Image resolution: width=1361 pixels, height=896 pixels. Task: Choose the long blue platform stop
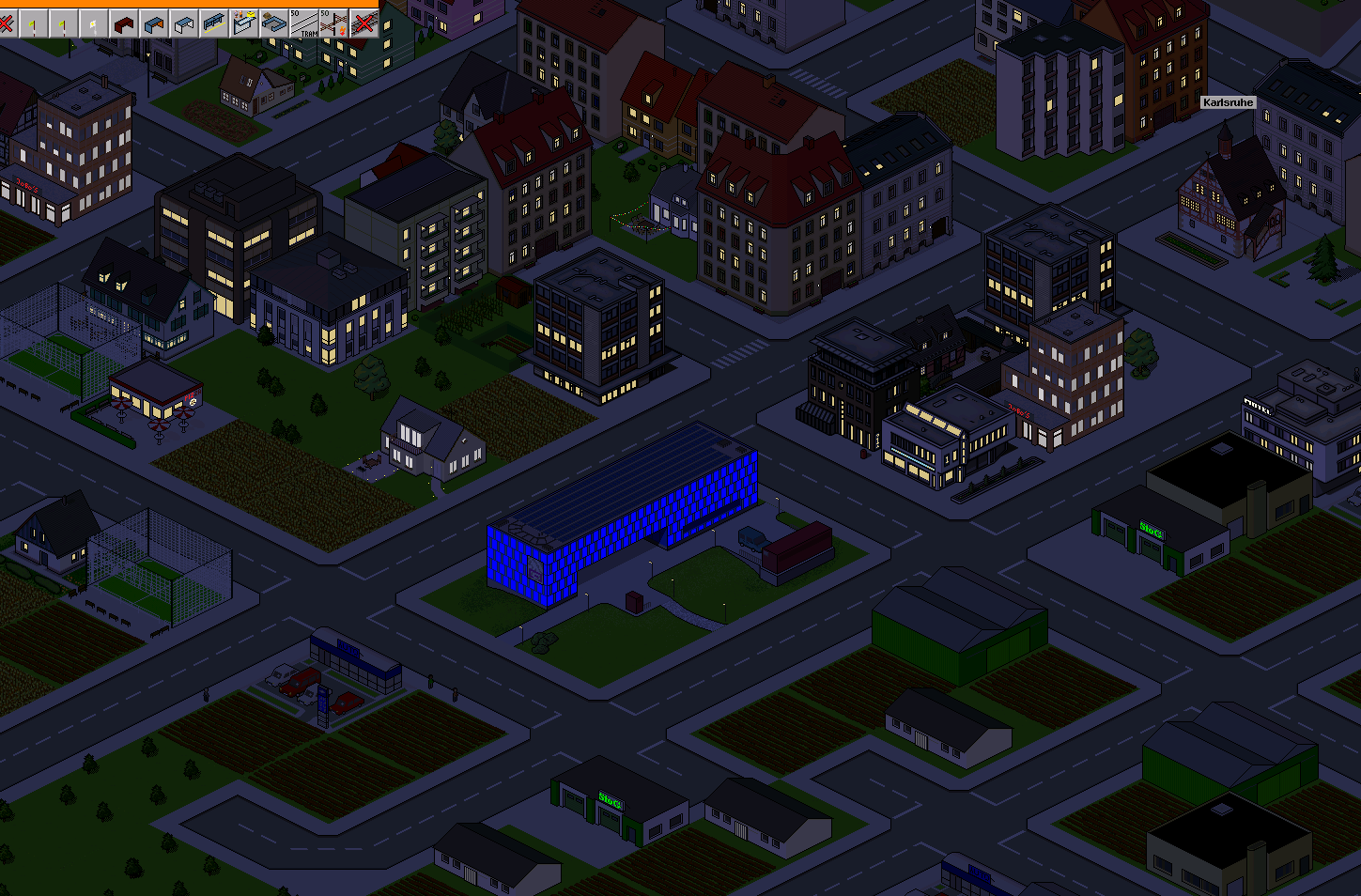(x=213, y=23)
